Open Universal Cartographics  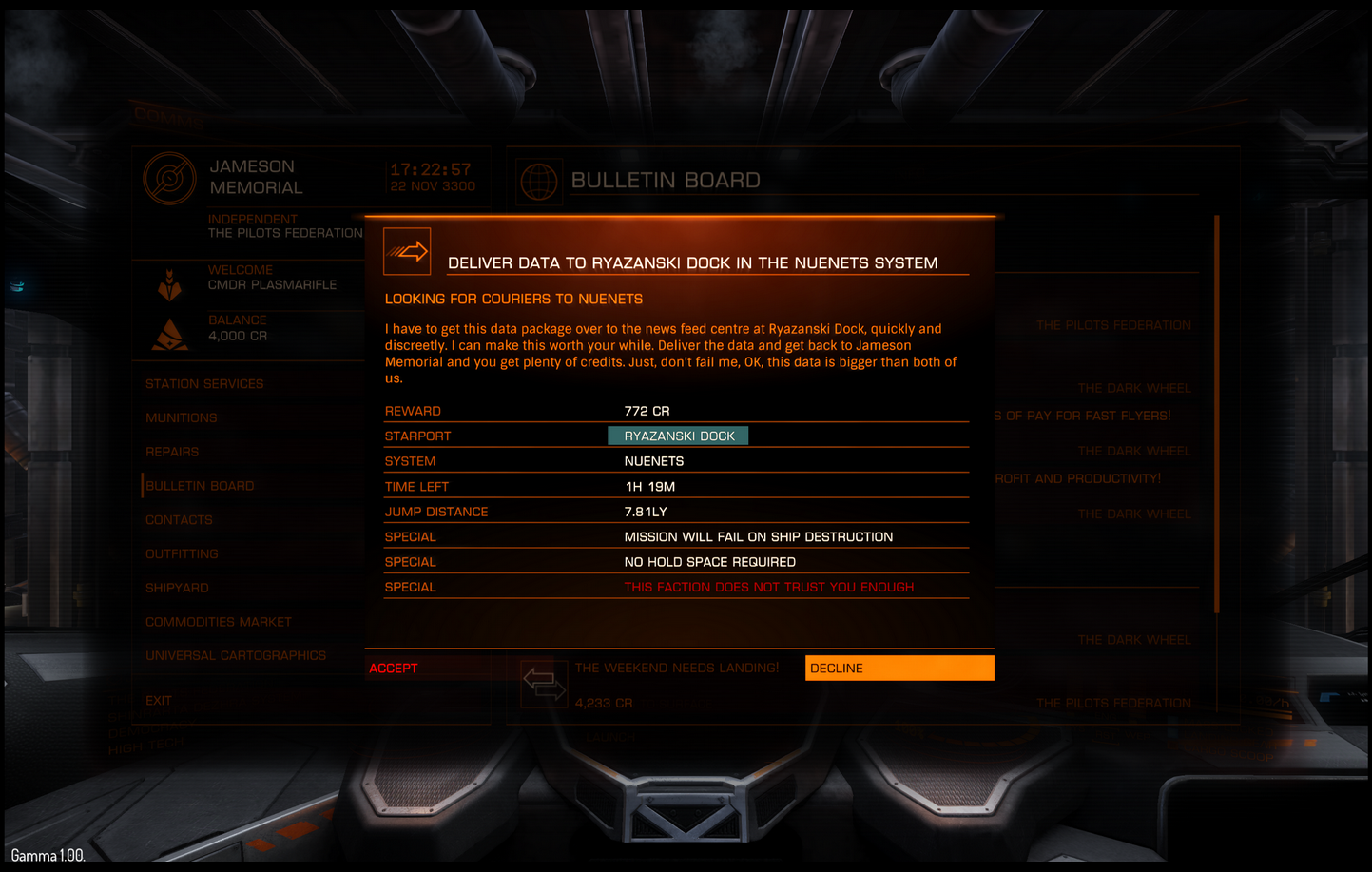coord(236,655)
